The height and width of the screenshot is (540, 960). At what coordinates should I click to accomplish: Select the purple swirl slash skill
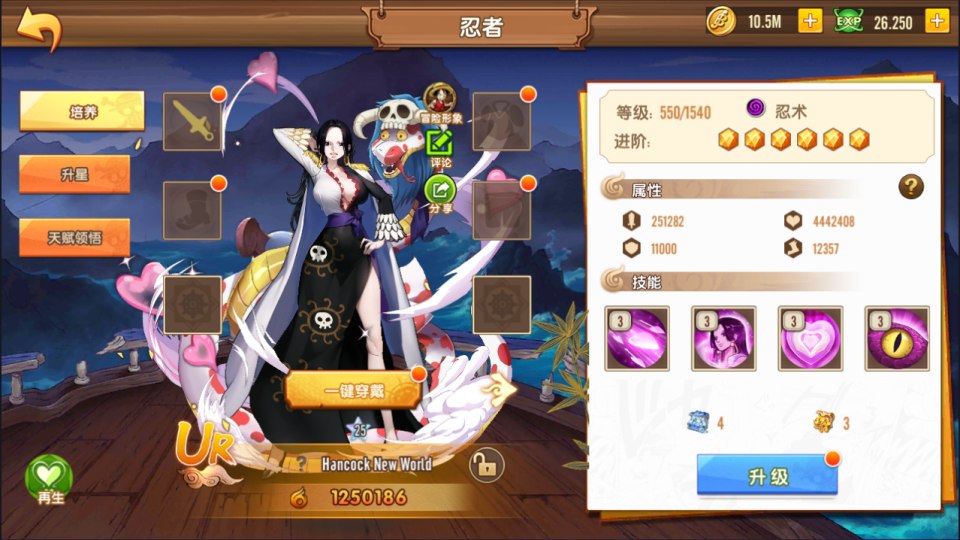coord(637,338)
